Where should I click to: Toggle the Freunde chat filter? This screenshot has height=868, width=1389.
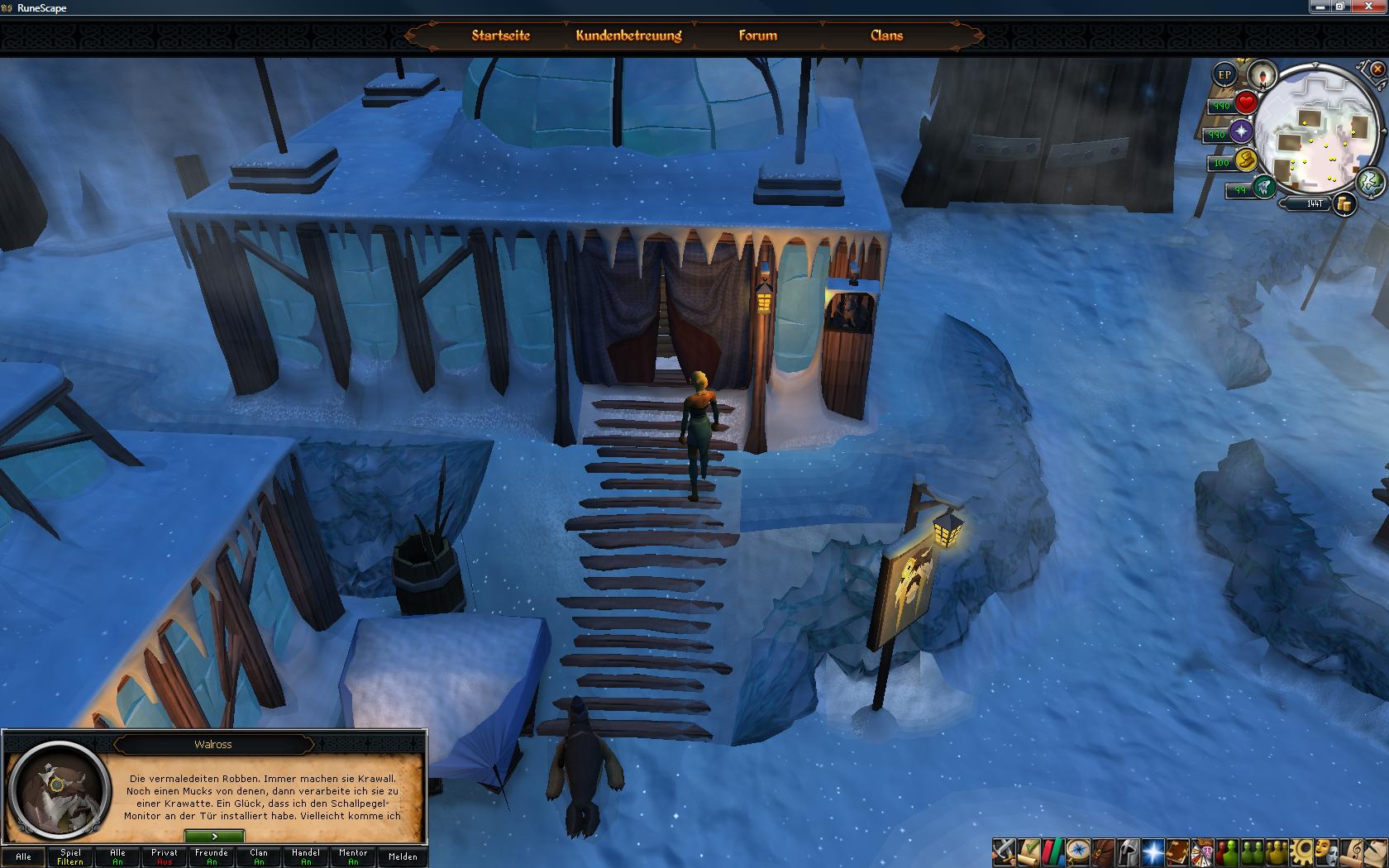[x=212, y=856]
